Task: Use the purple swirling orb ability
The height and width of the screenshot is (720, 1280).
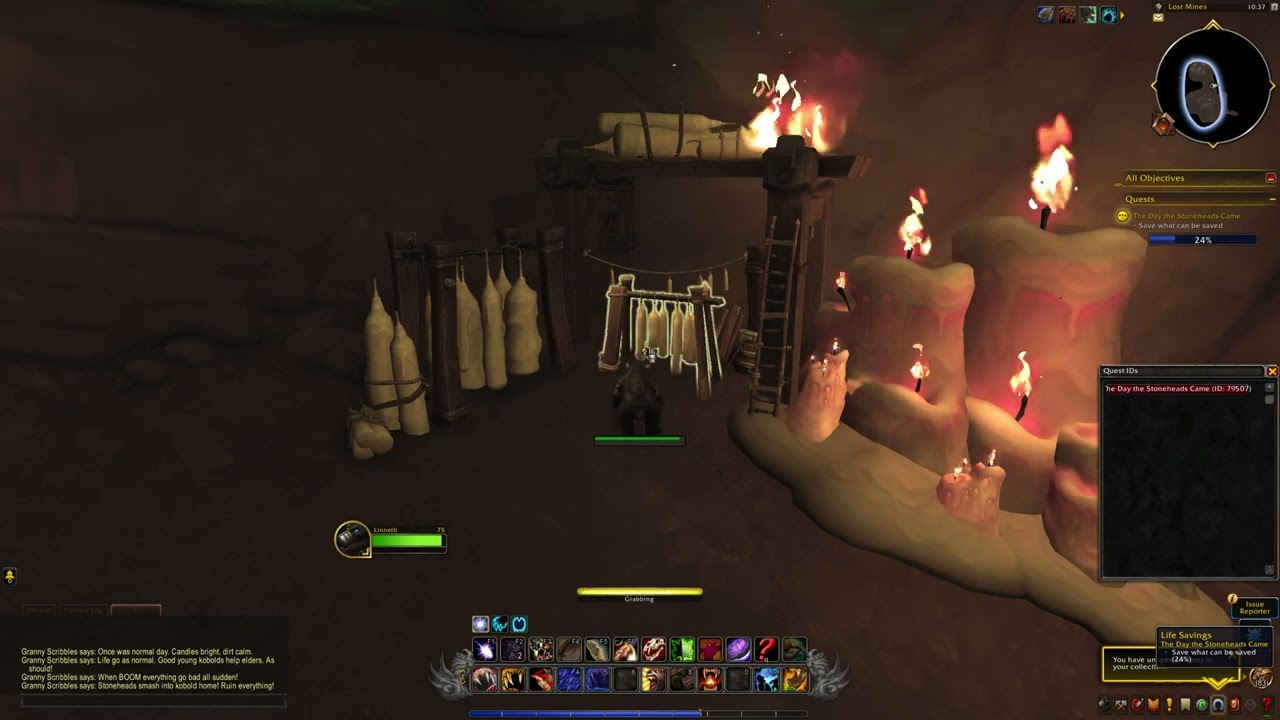Action: pos(738,650)
